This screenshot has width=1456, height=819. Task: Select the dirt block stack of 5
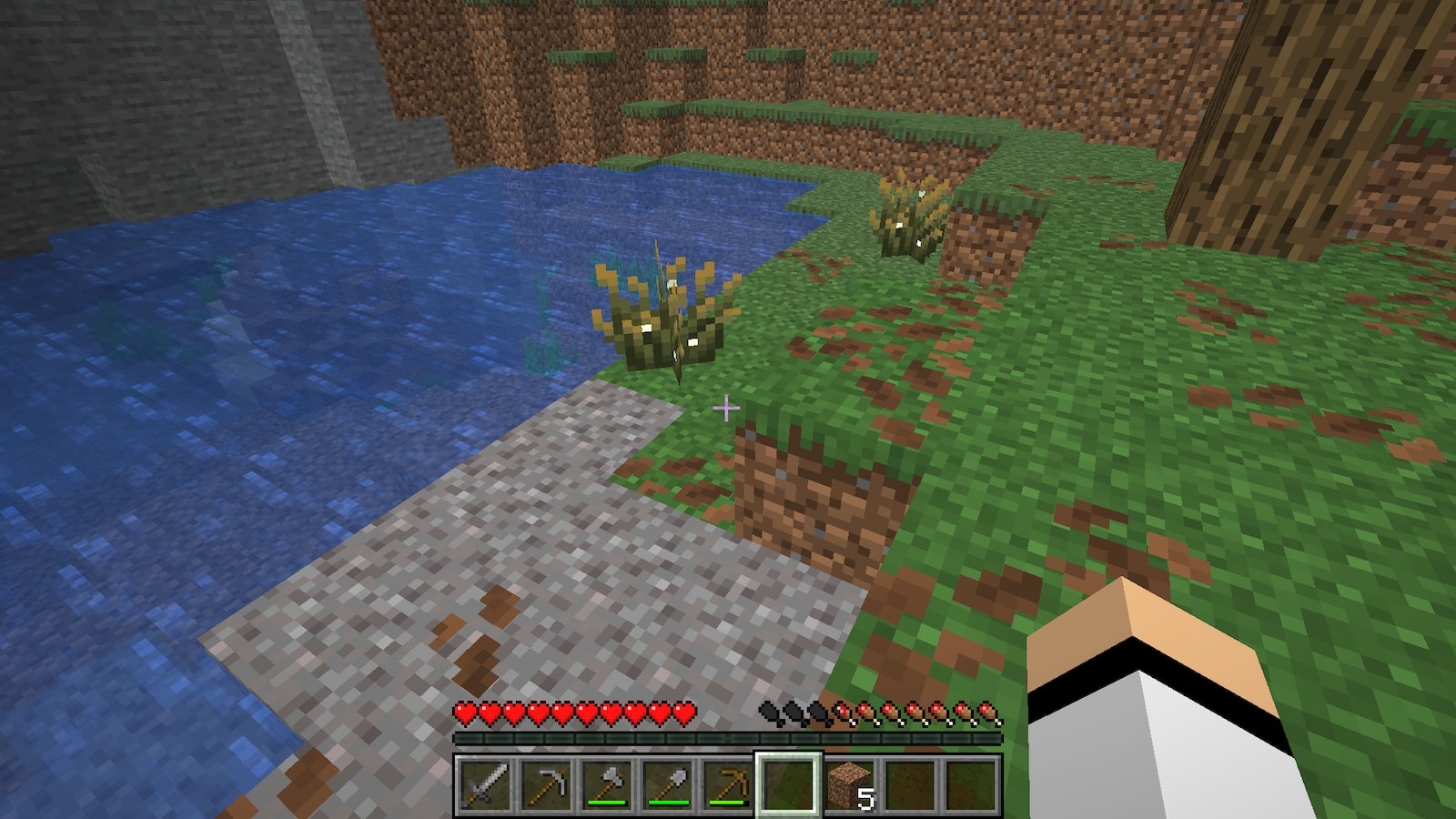click(x=849, y=784)
